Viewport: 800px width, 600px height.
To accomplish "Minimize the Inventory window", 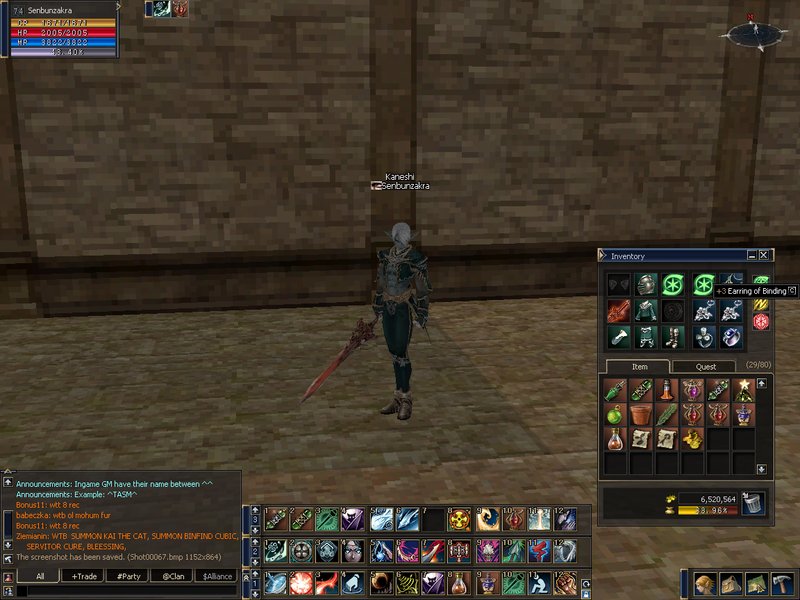I will [752, 256].
